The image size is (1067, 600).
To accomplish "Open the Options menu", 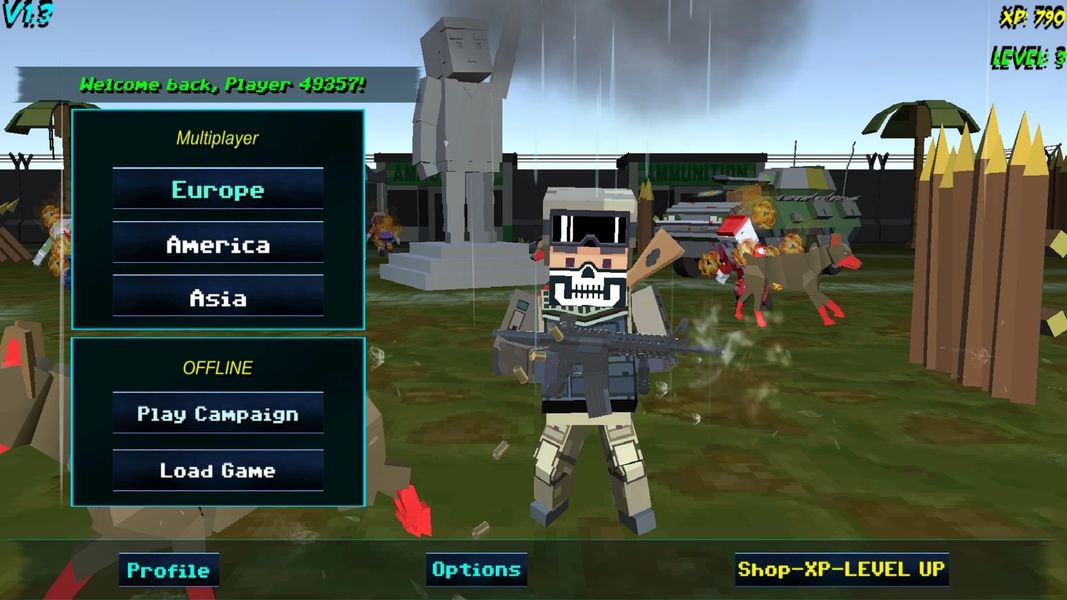I will [476, 569].
